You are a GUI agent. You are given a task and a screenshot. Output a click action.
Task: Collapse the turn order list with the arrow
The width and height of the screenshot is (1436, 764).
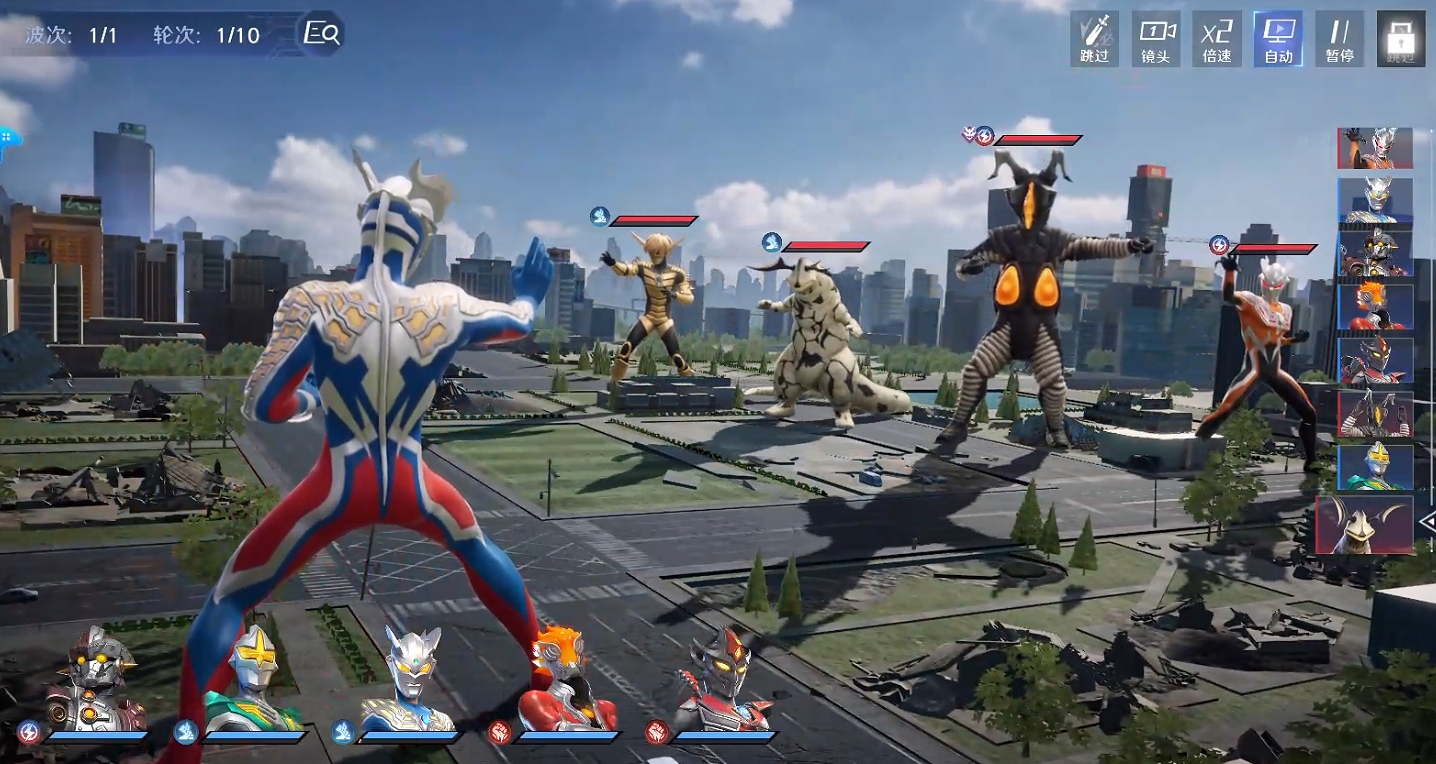(1427, 521)
